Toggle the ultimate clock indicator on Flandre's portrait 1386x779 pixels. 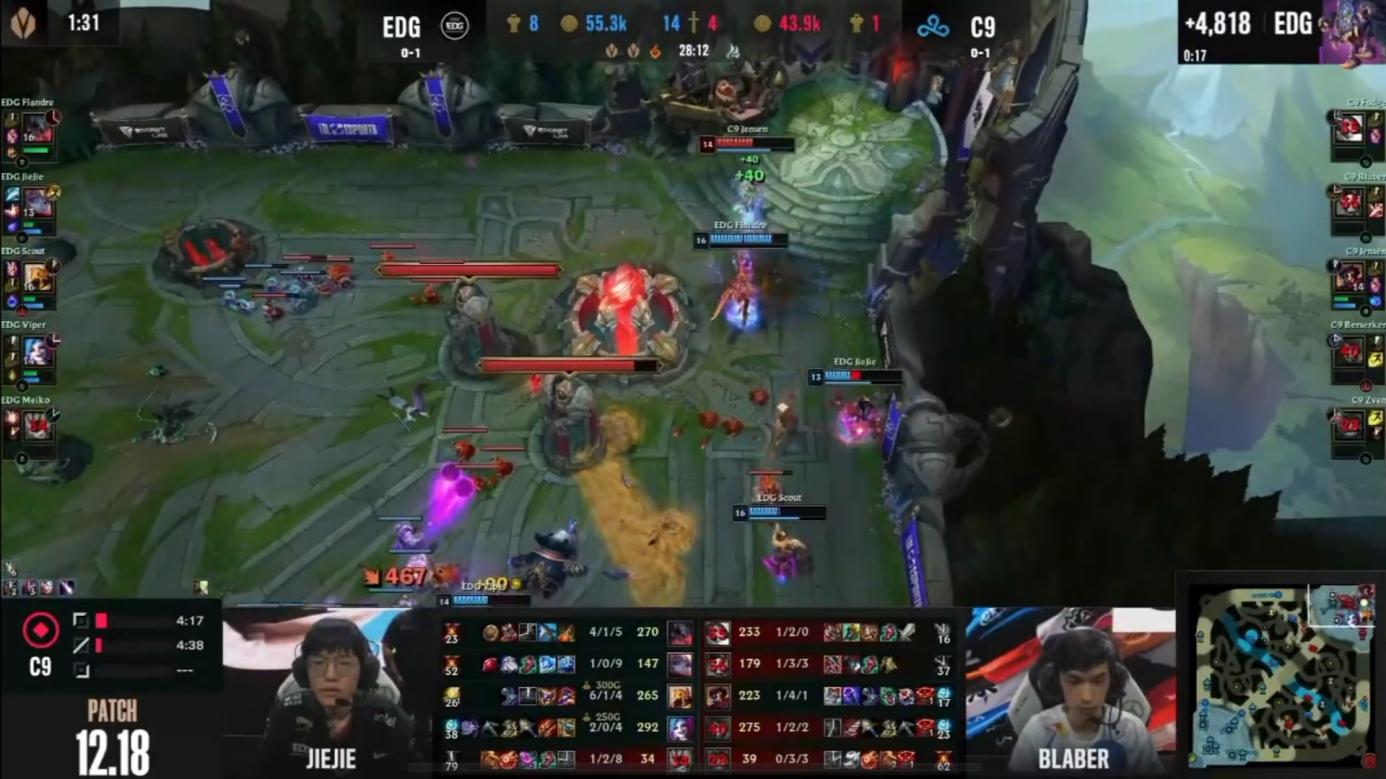(55, 119)
